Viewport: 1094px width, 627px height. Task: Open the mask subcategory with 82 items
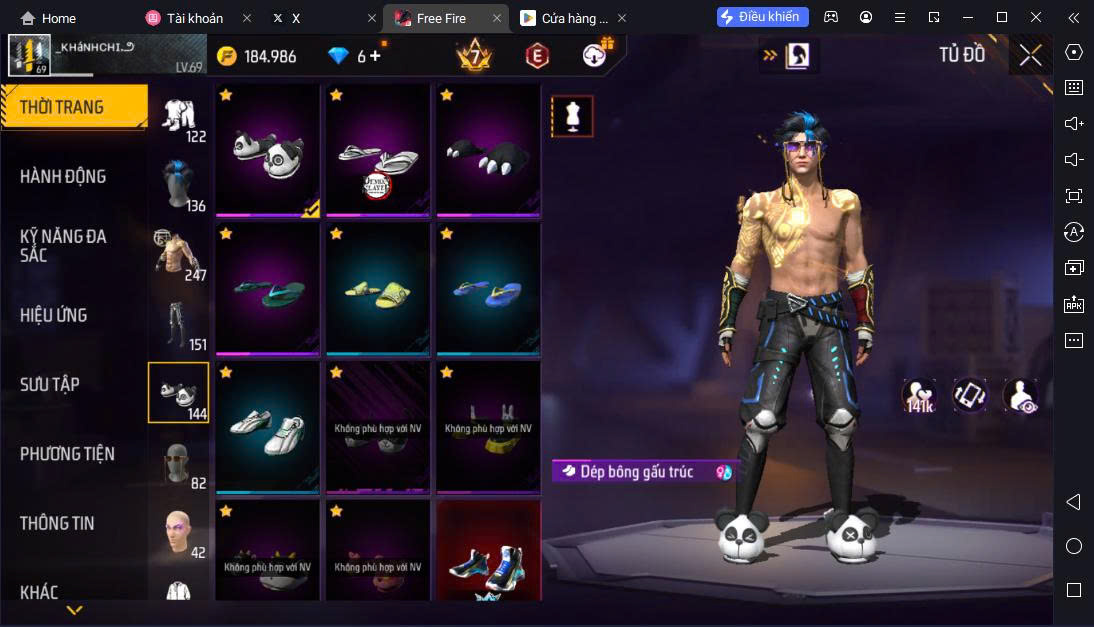(x=178, y=462)
